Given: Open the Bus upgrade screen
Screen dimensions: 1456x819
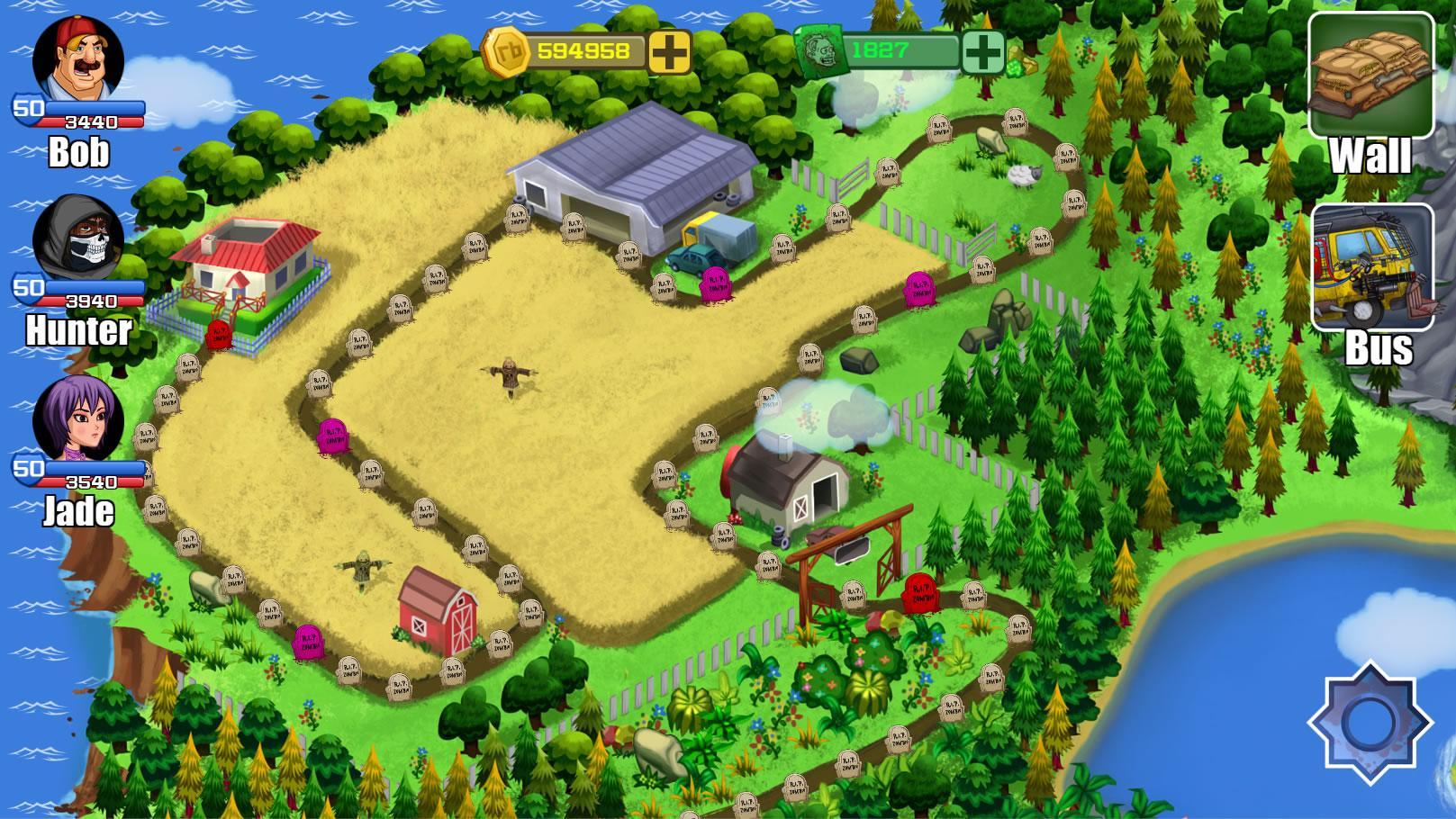Looking at the screenshot, I should [x=1372, y=268].
